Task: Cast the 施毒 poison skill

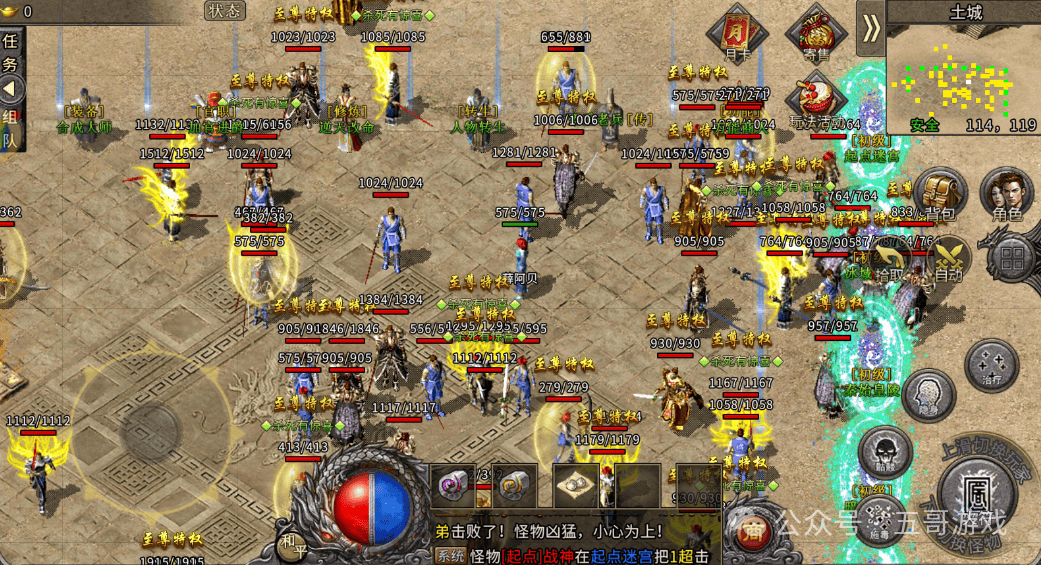Action: [877, 519]
